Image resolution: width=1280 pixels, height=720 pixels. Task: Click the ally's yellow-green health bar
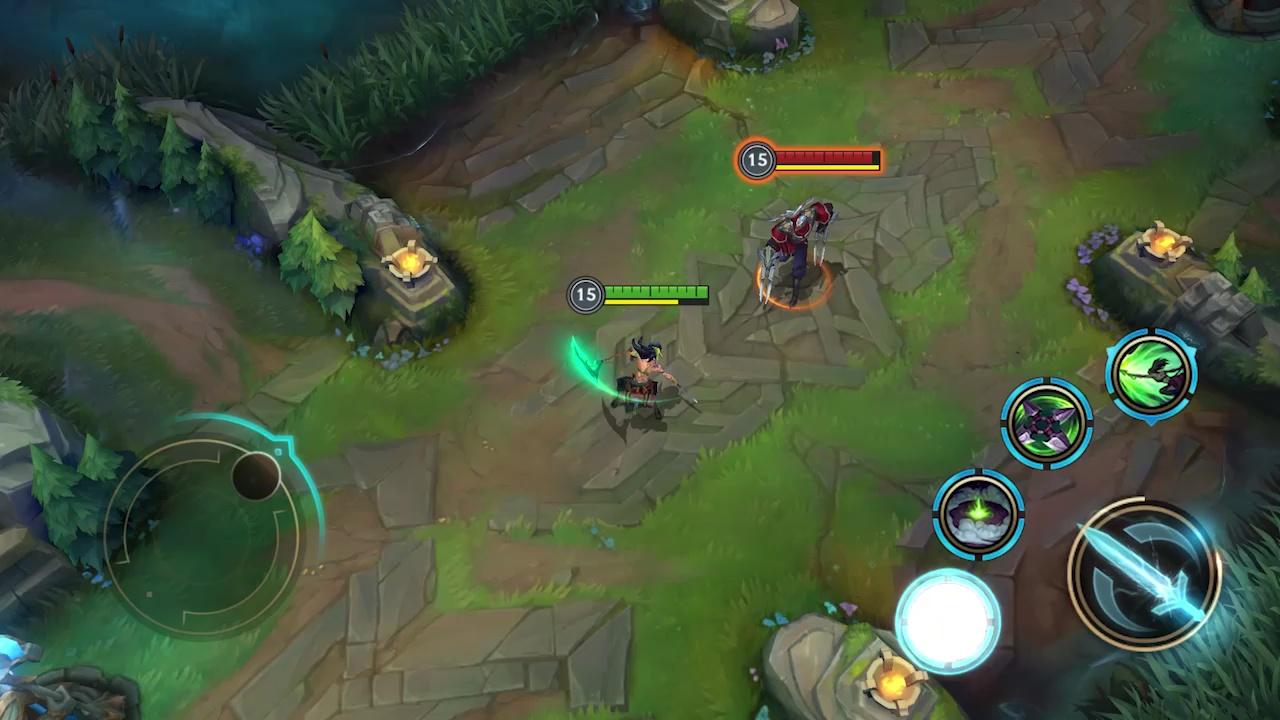click(658, 293)
